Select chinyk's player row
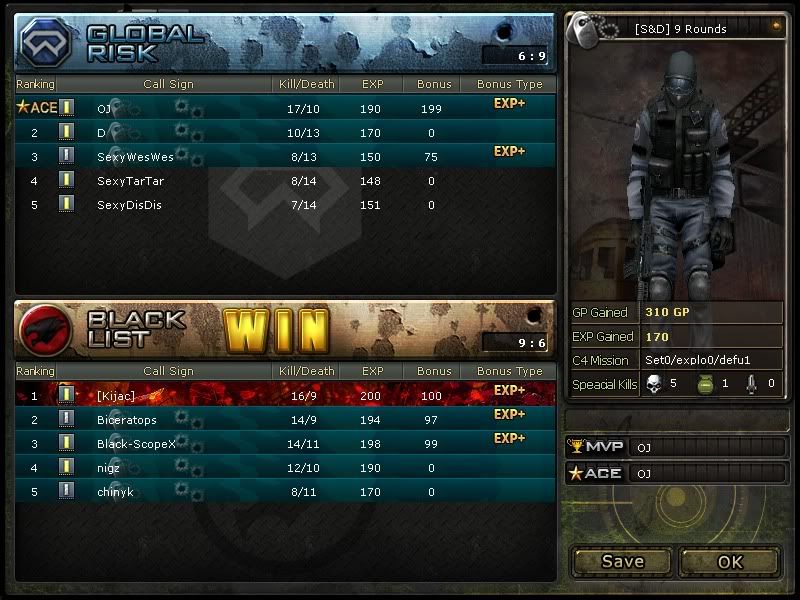Viewport: 800px width, 600px height. tap(285, 491)
